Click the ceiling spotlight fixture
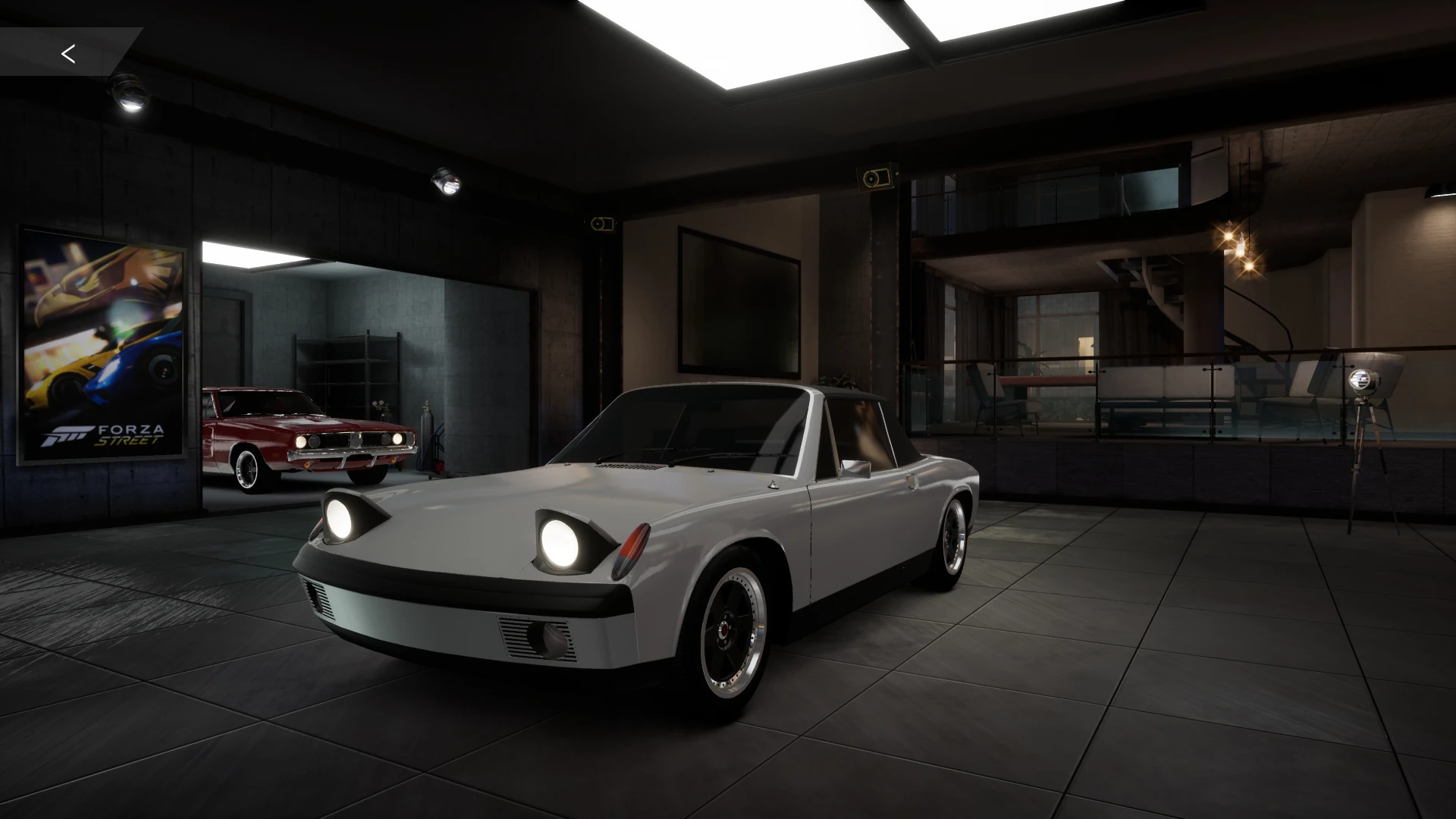1456x819 pixels. pyautogui.click(x=447, y=180)
